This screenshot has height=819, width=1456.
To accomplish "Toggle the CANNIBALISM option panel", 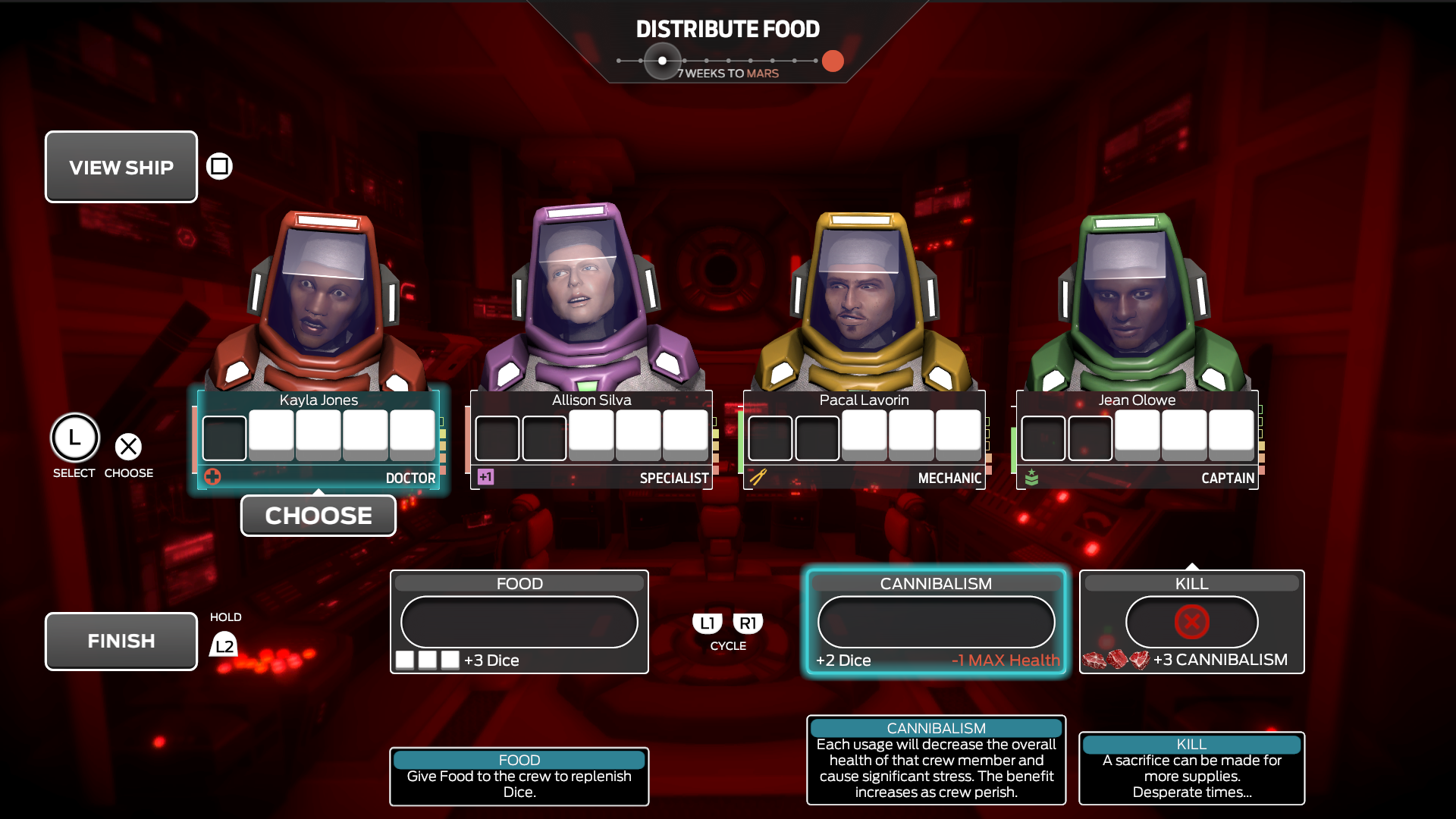I will pyautogui.click(x=936, y=622).
